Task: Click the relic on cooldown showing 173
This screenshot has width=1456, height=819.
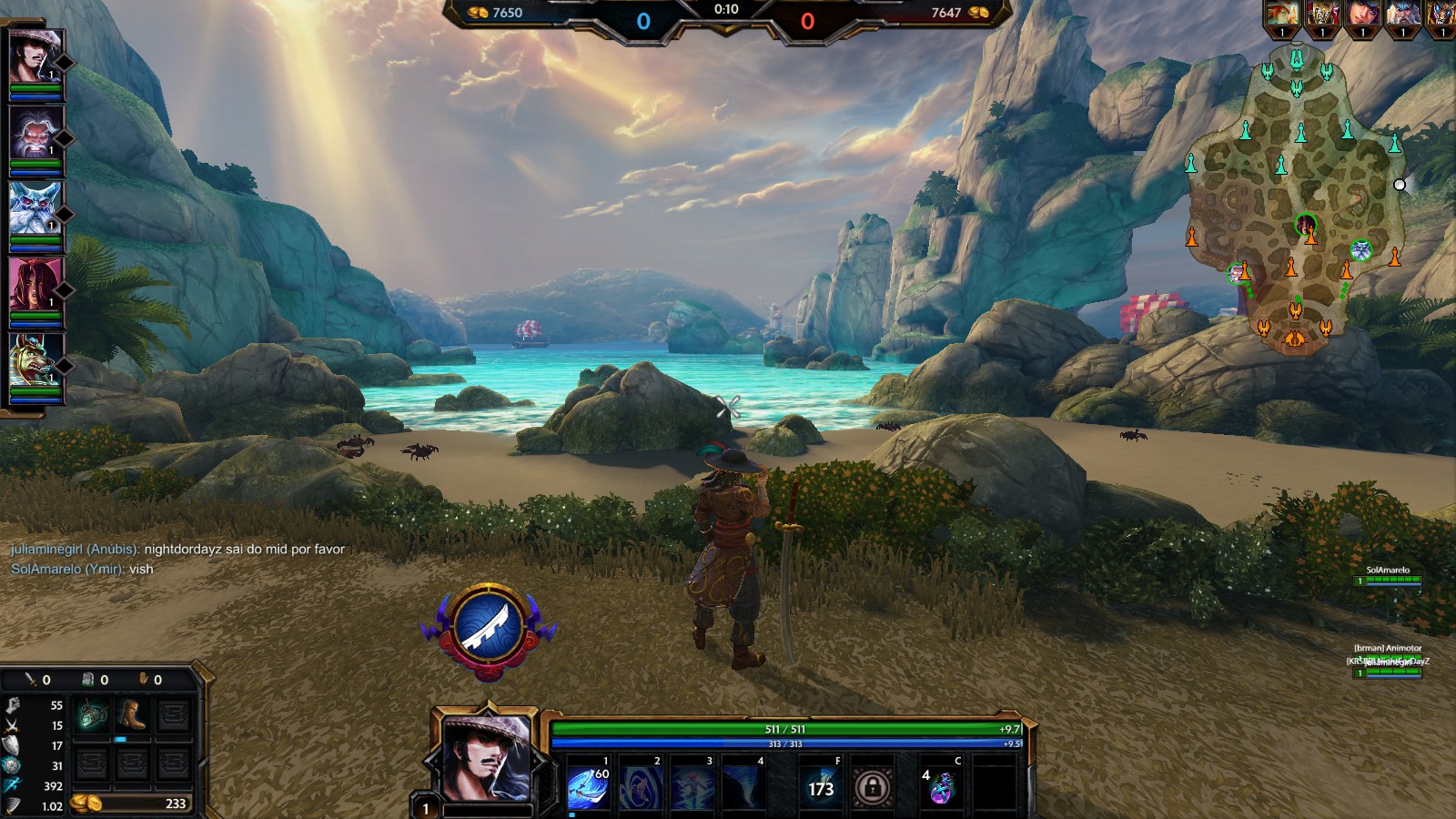Action: (821, 786)
